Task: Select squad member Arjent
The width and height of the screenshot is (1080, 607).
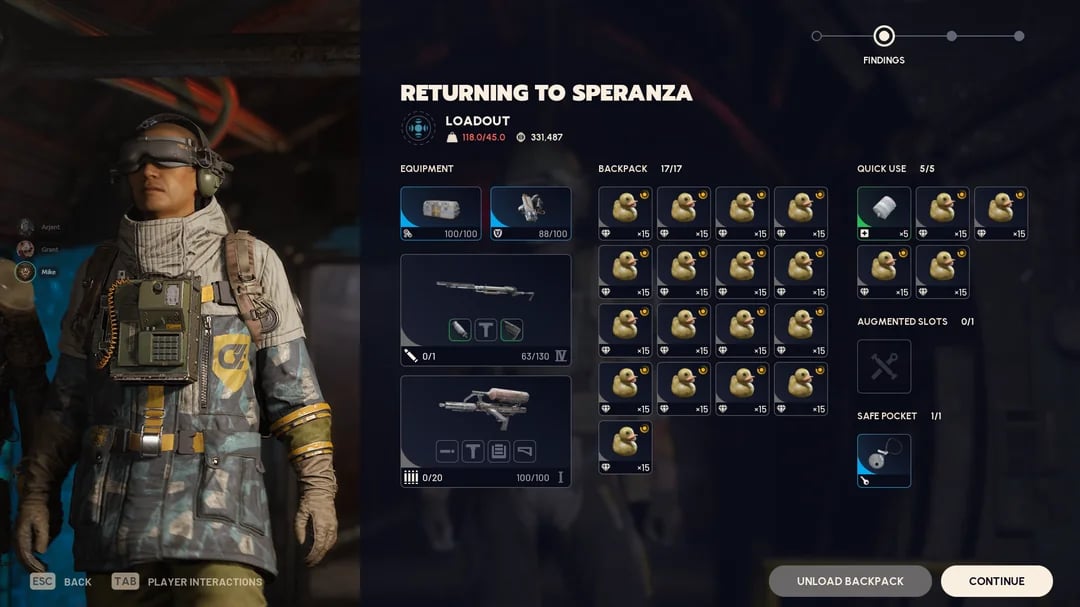Action: coord(27,227)
